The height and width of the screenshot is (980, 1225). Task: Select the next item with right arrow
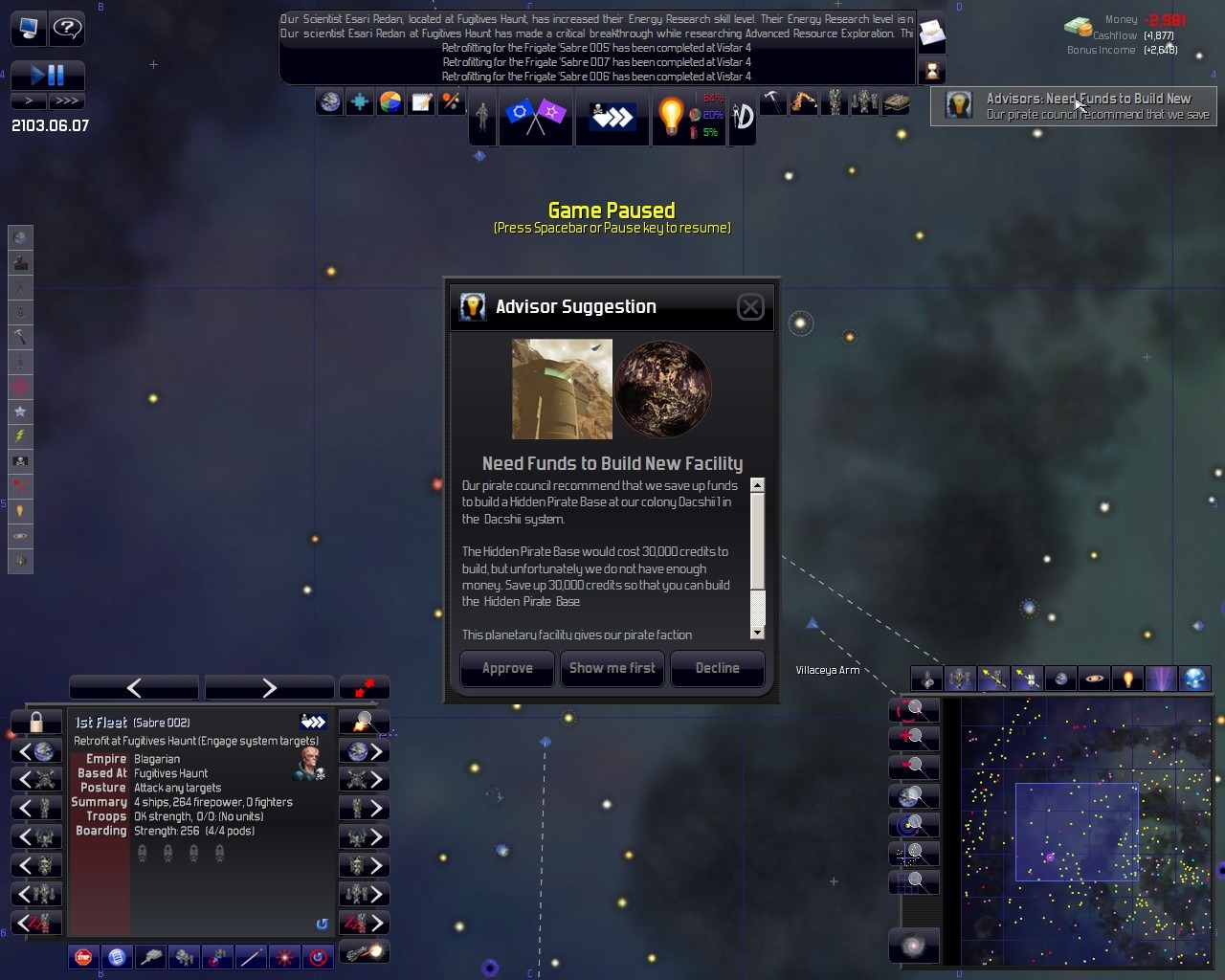pyautogui.click(x=269, y=687)
